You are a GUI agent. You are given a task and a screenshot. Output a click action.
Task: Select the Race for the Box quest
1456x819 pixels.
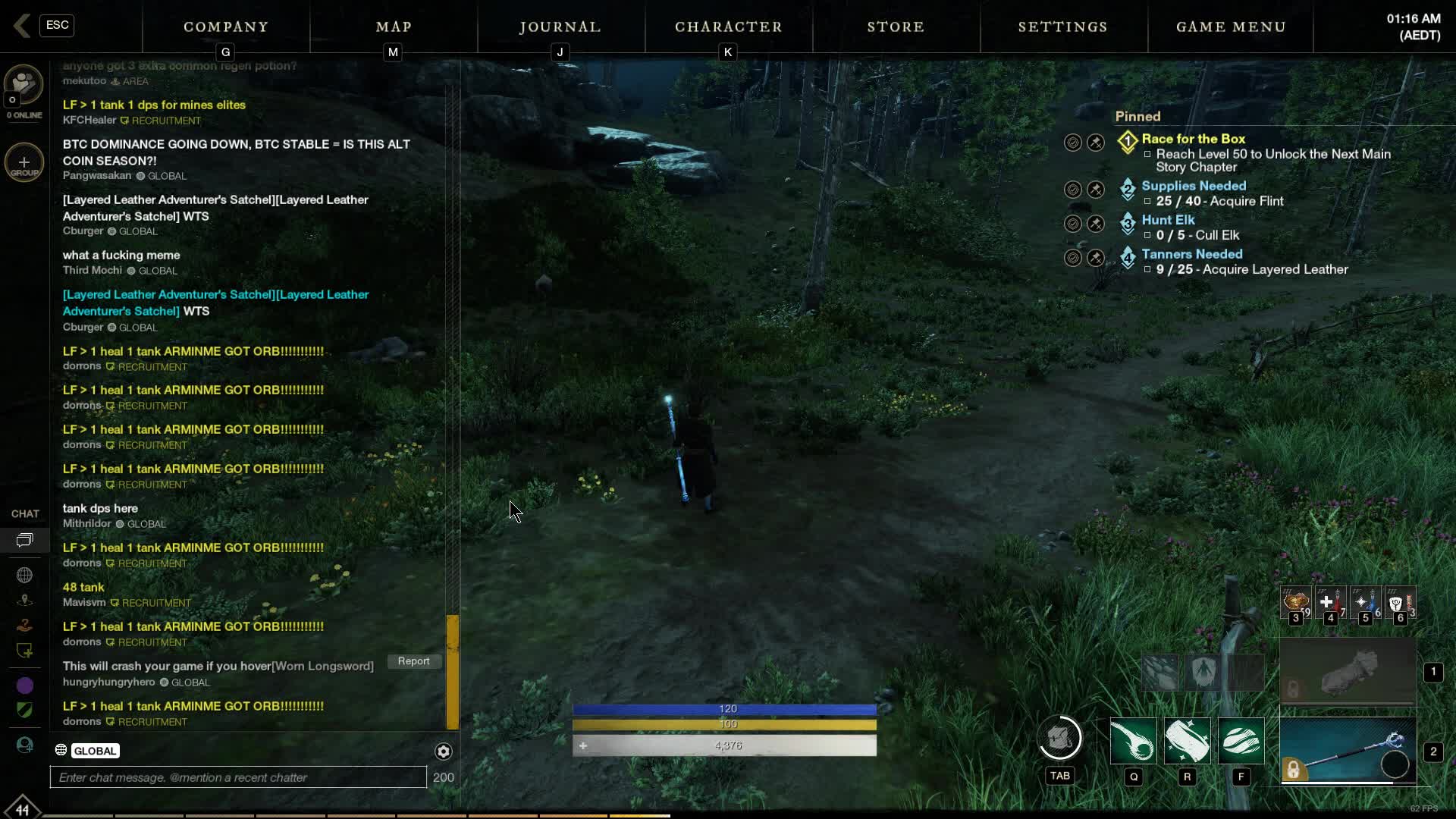pyautogui.click(x=1193, y=139)
